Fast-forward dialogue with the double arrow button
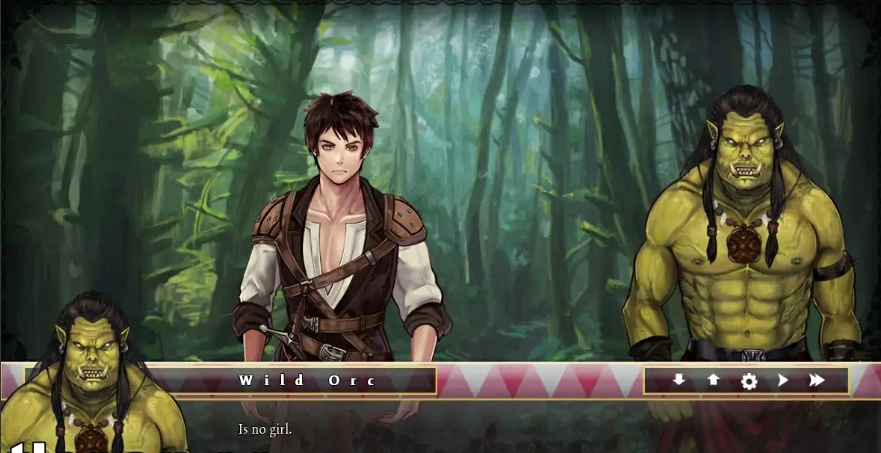881x453 pixels. [x=817, y=380]
